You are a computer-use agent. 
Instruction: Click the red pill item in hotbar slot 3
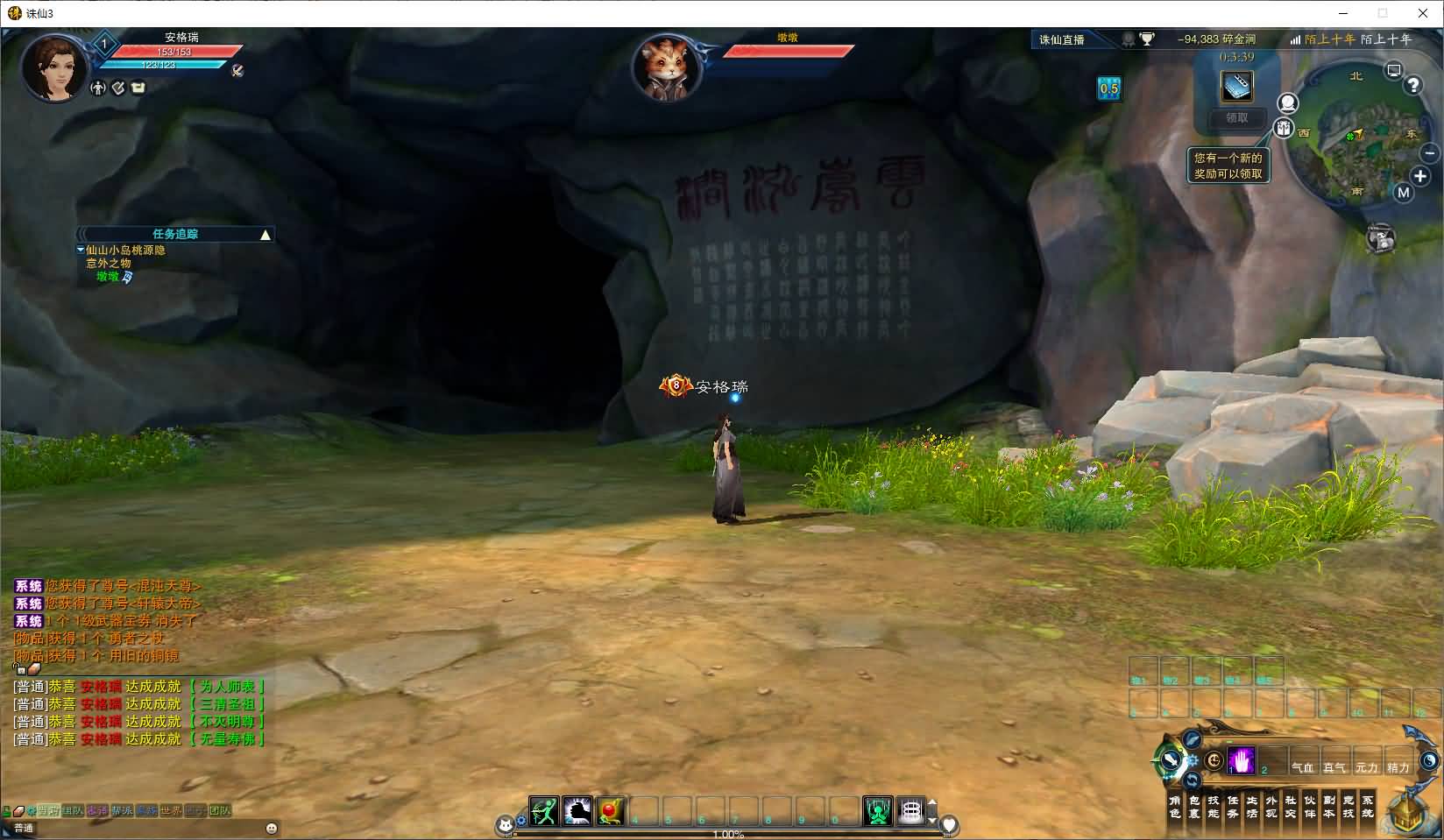[609, 808]
